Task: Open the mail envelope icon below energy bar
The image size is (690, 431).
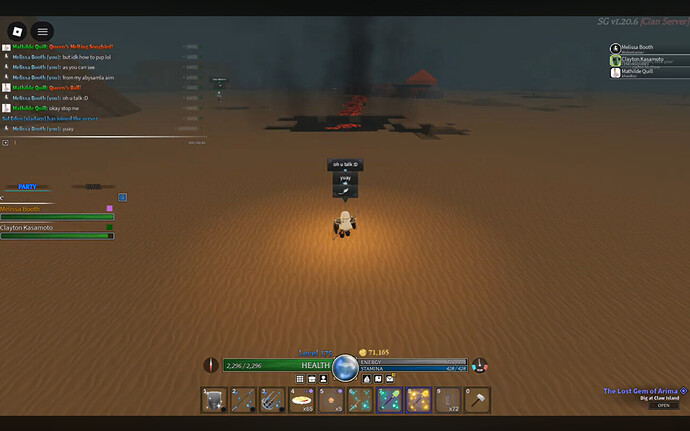Action: click(392, 380)
